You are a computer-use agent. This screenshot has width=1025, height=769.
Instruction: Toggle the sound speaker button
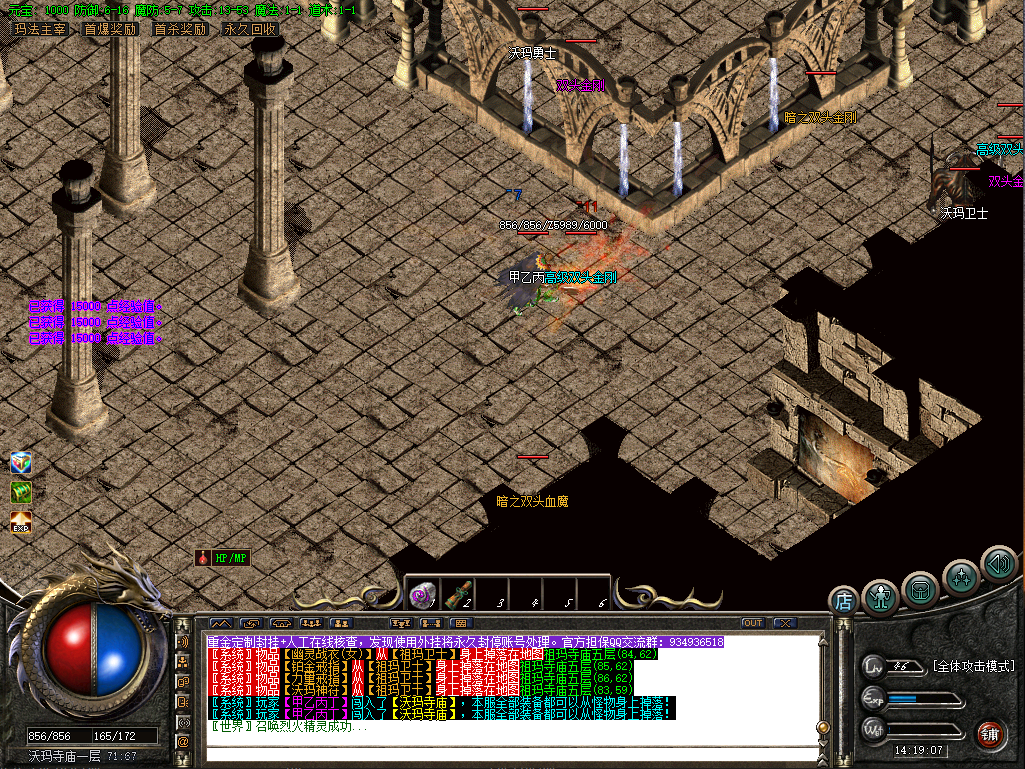tap(998, 563)
